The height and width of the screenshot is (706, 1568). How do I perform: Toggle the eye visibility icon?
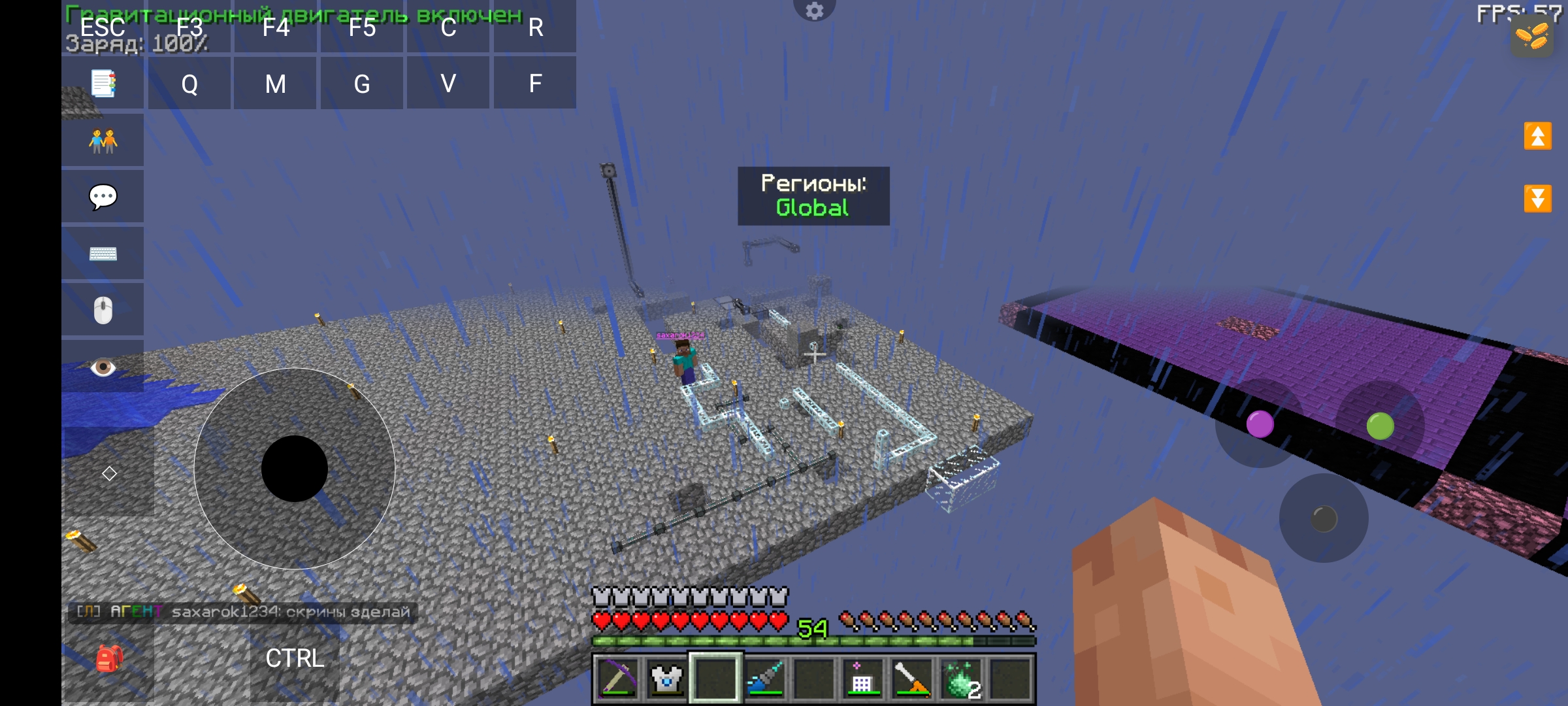[x=103, y=367]
